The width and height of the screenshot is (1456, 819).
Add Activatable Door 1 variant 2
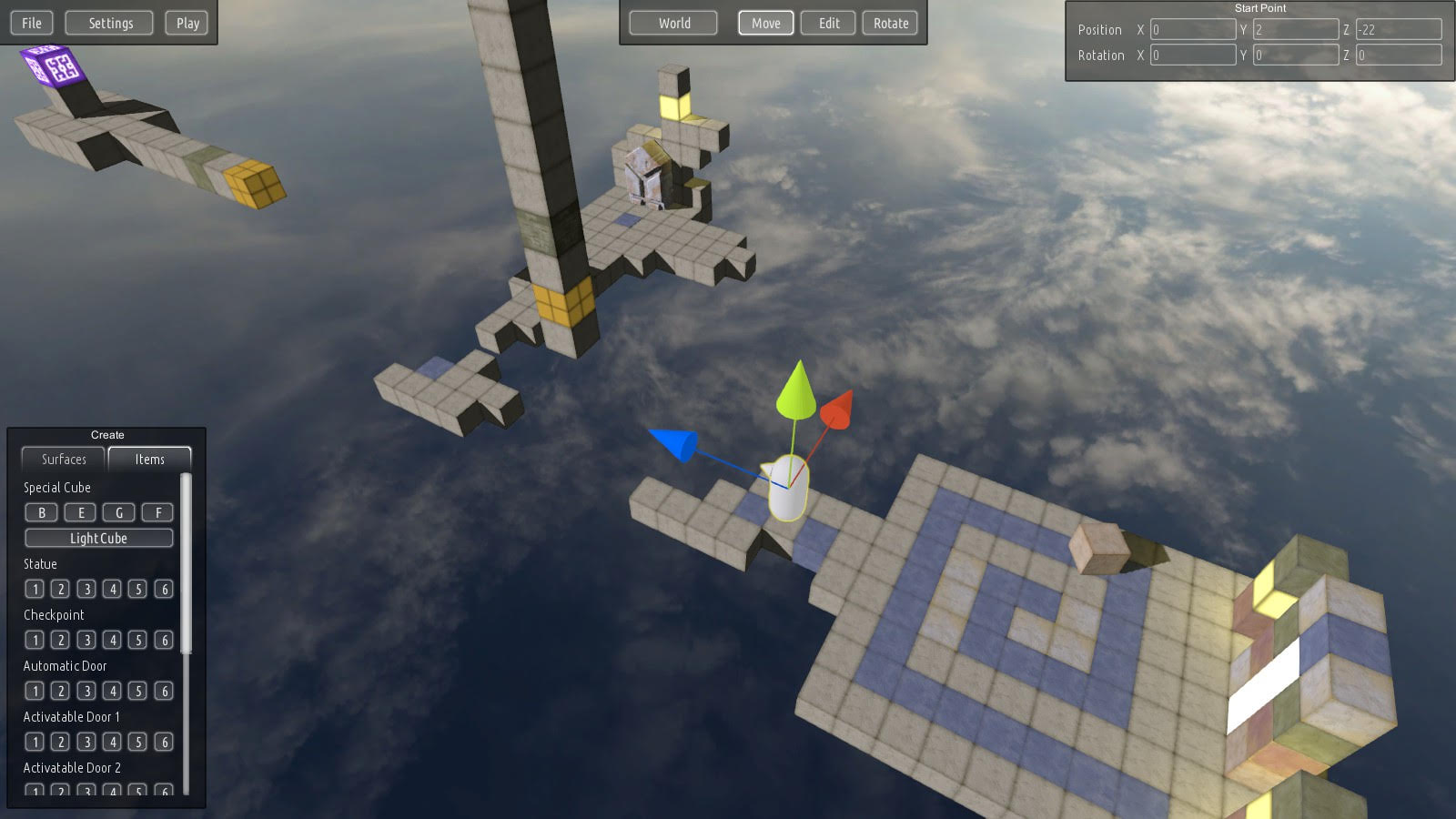60,742
